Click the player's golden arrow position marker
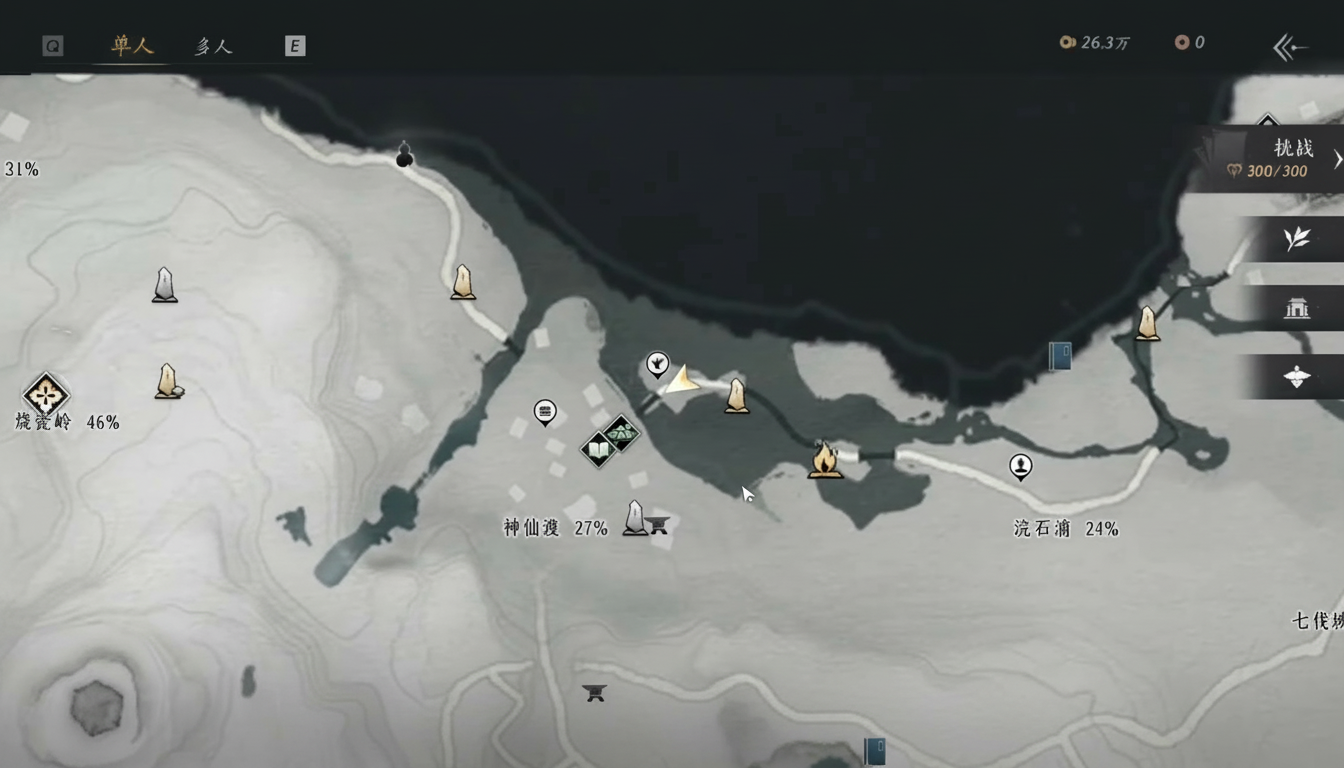Viewport: 1344px width, 768px height. point(682,381)
